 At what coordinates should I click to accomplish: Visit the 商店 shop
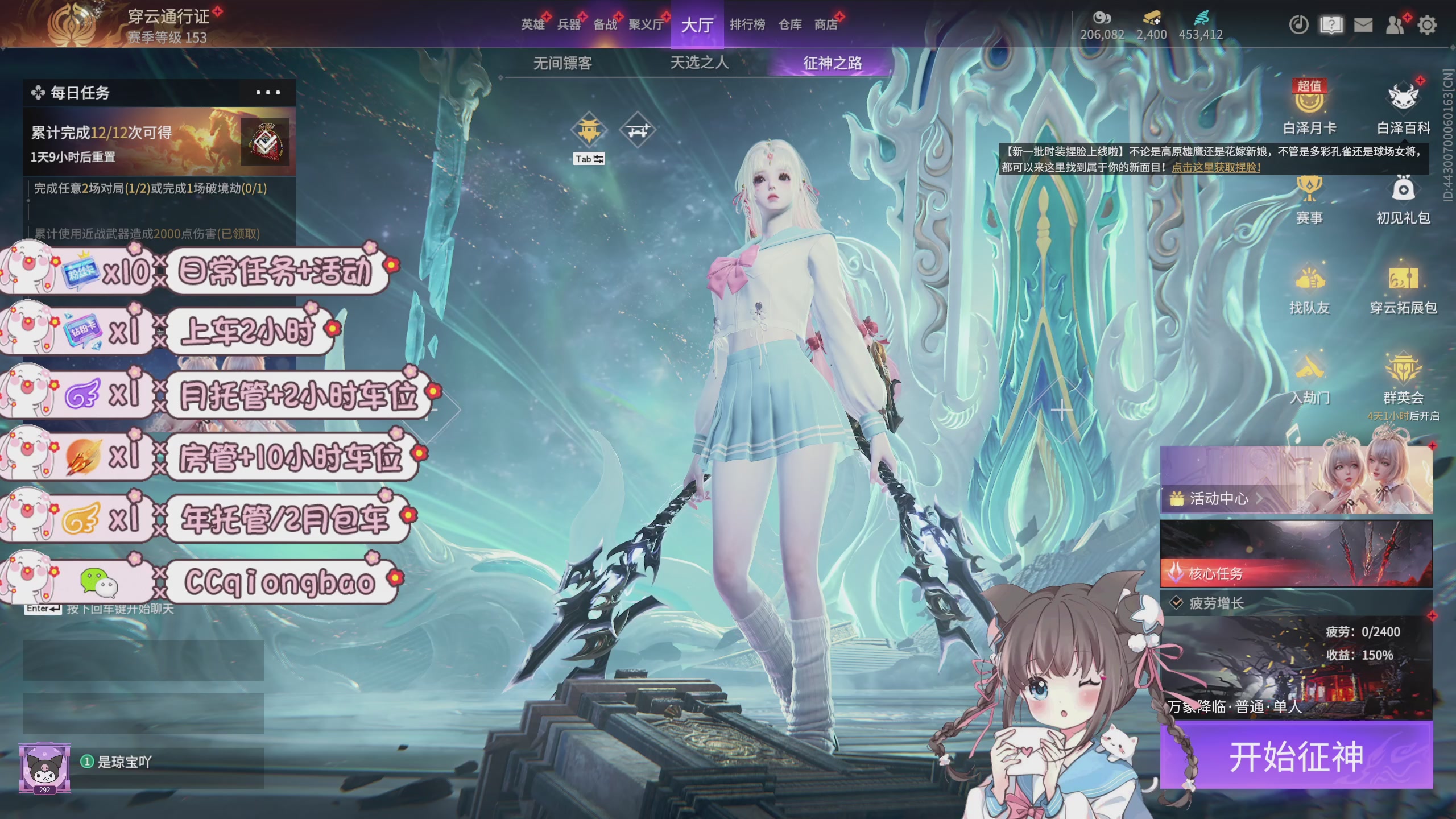click(826, 24)
